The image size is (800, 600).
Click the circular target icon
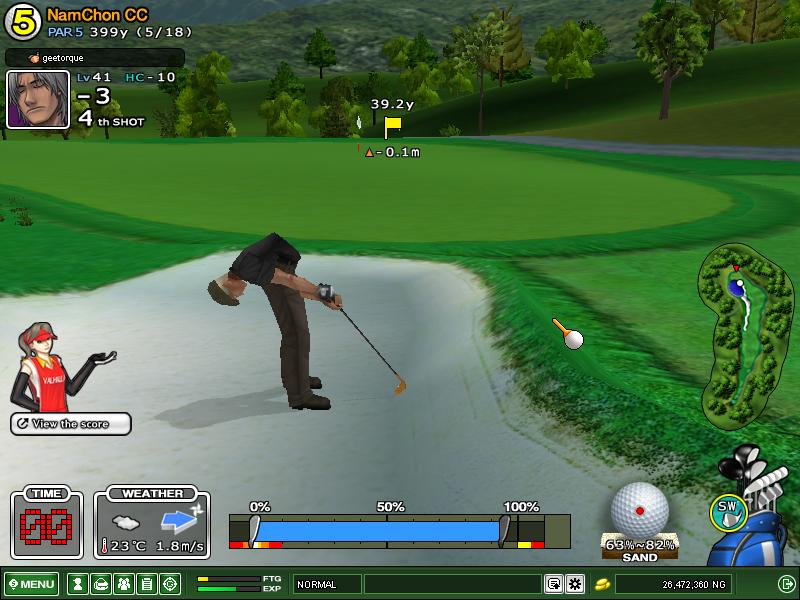pos(171,584)
